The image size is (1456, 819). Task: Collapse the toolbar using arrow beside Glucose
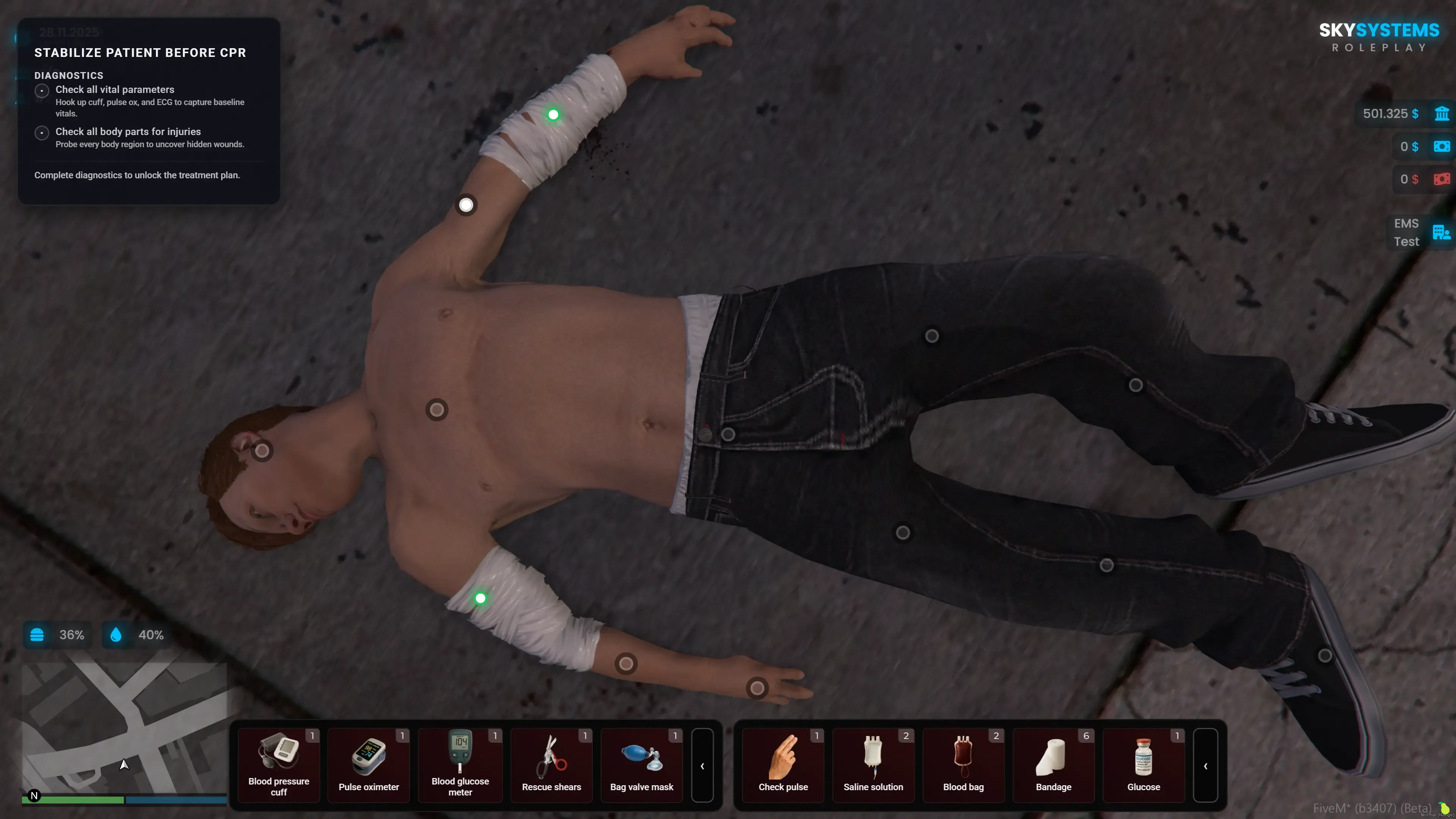[1205, 766]
